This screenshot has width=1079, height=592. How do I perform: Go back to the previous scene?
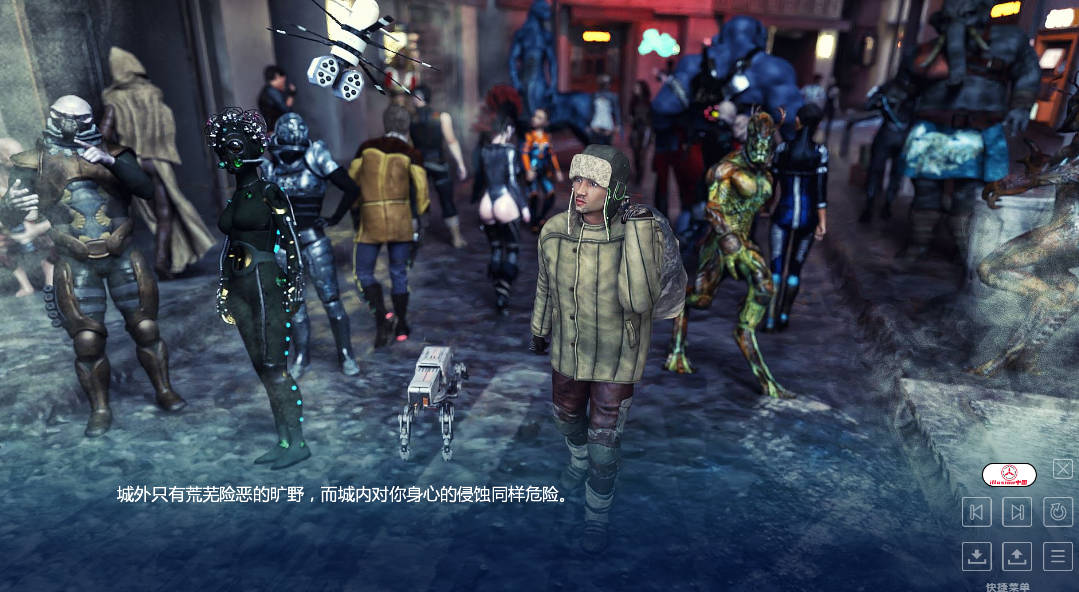[977, 512]
